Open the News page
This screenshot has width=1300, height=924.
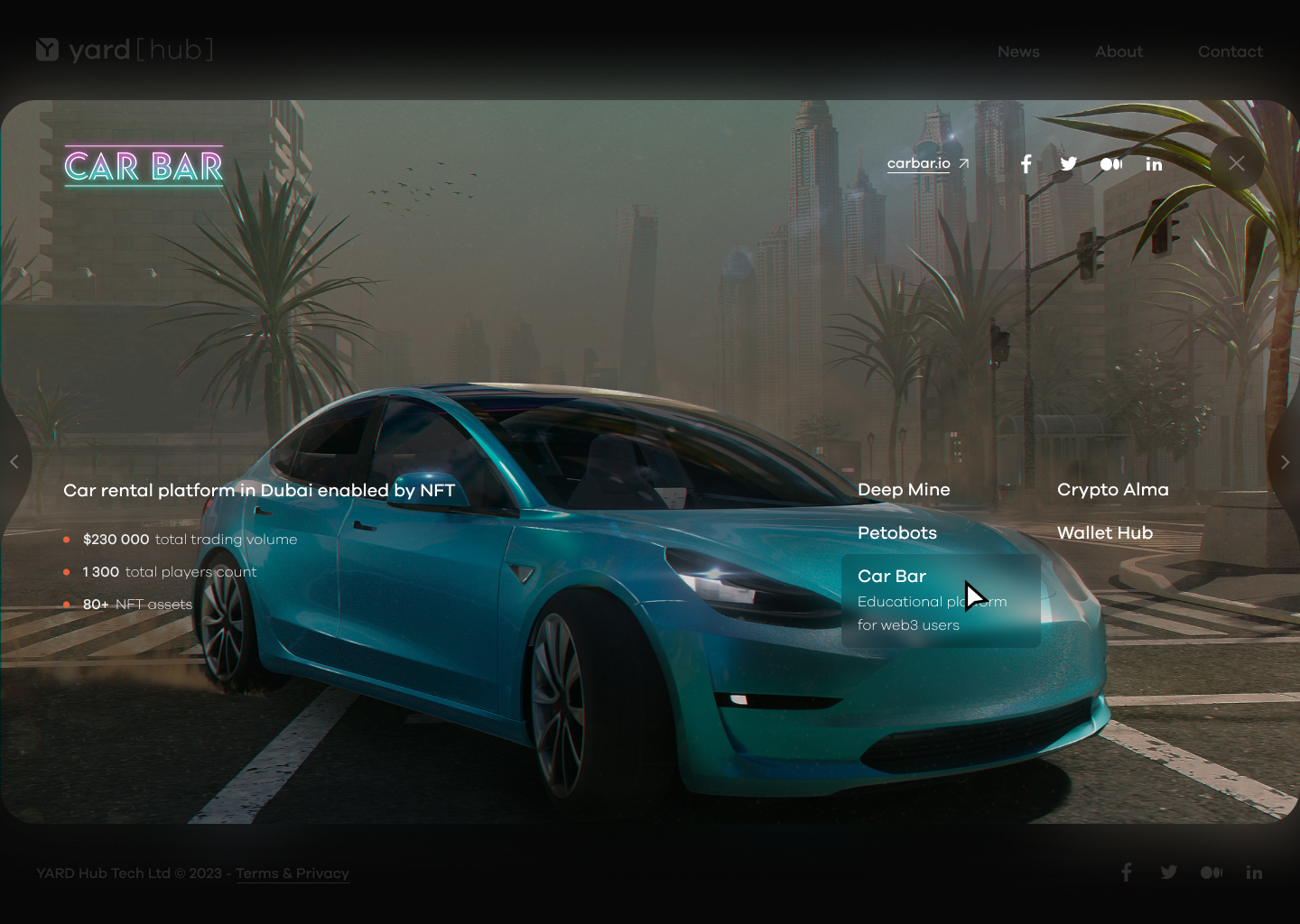pyautogui.click(x=1018, y=52)
